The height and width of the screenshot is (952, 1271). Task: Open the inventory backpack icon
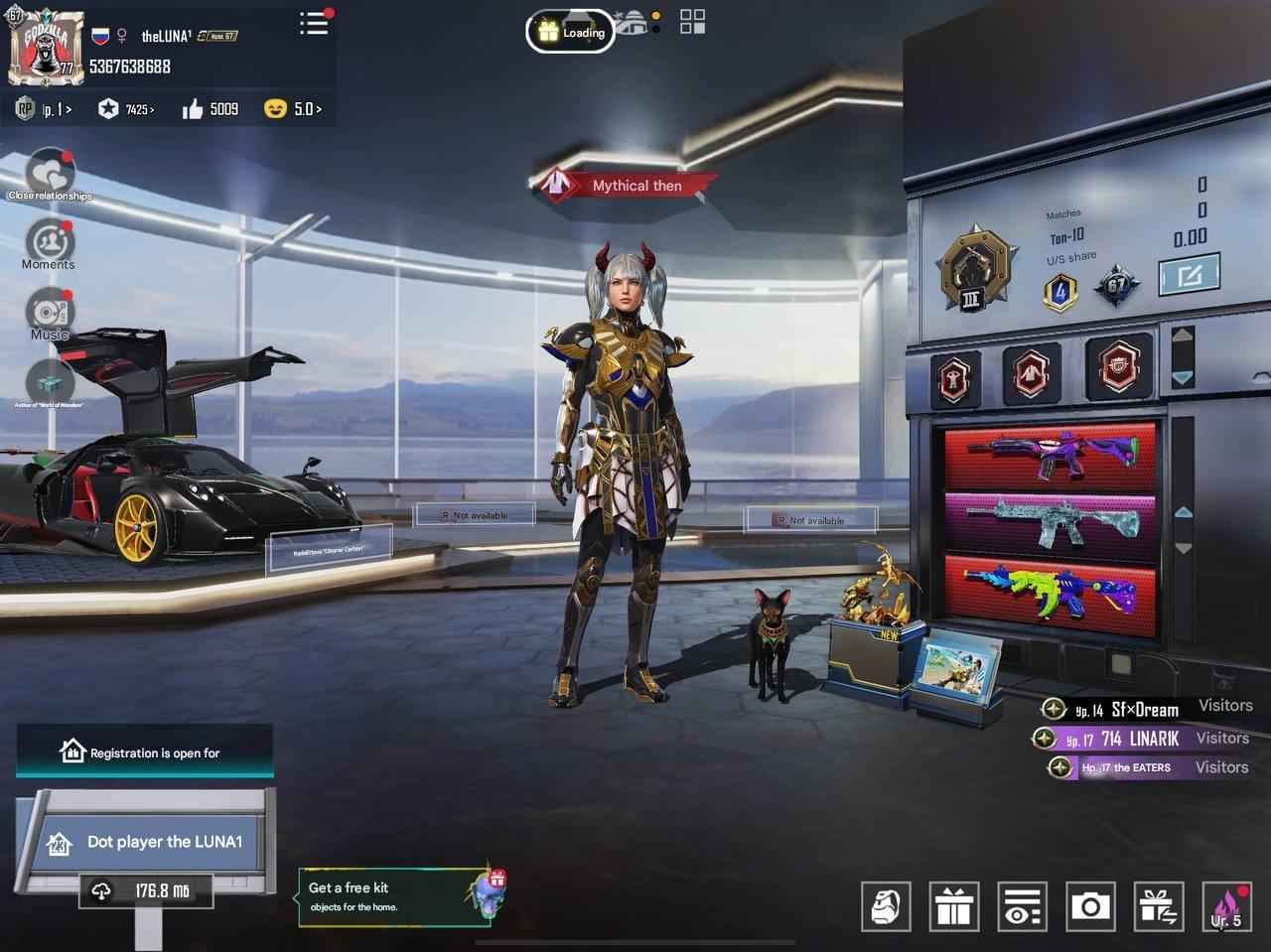coord(886,905)
